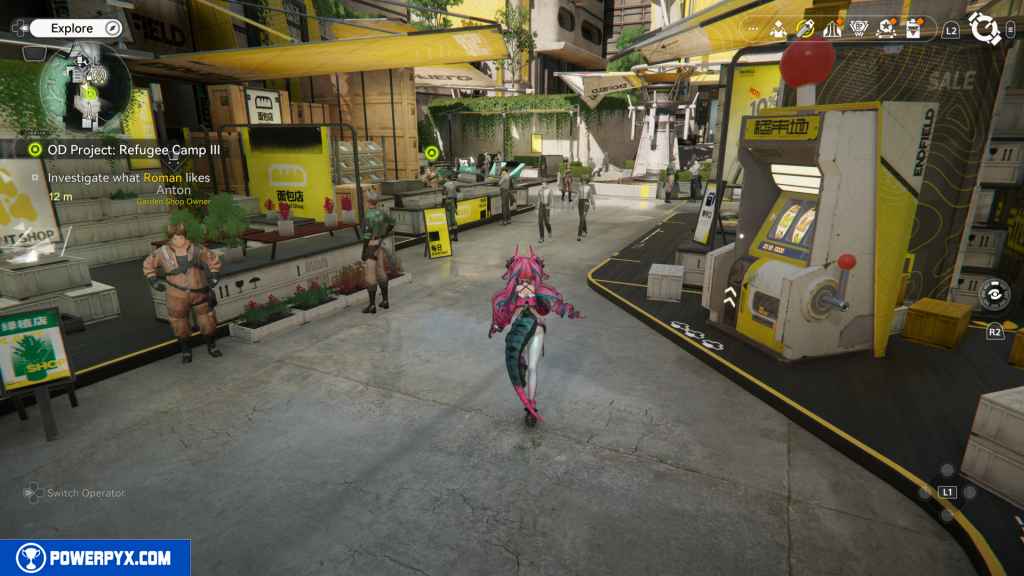This screenshot has width=1024, height=576.
Task: Click the large circular gear-ring icon
Action: tap(985, 28)
